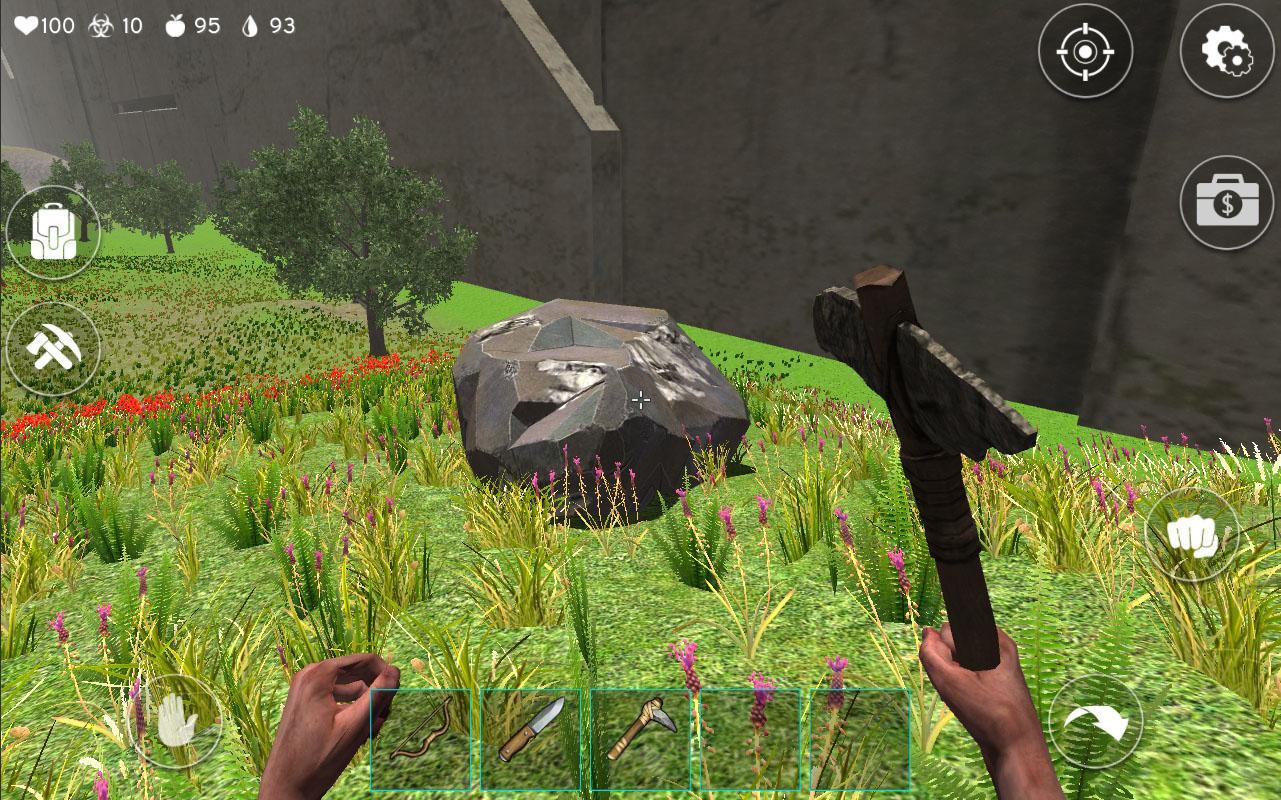1281x800 pixels.
Task: Tap the center crosshair reticle
Action: (640, 400)
